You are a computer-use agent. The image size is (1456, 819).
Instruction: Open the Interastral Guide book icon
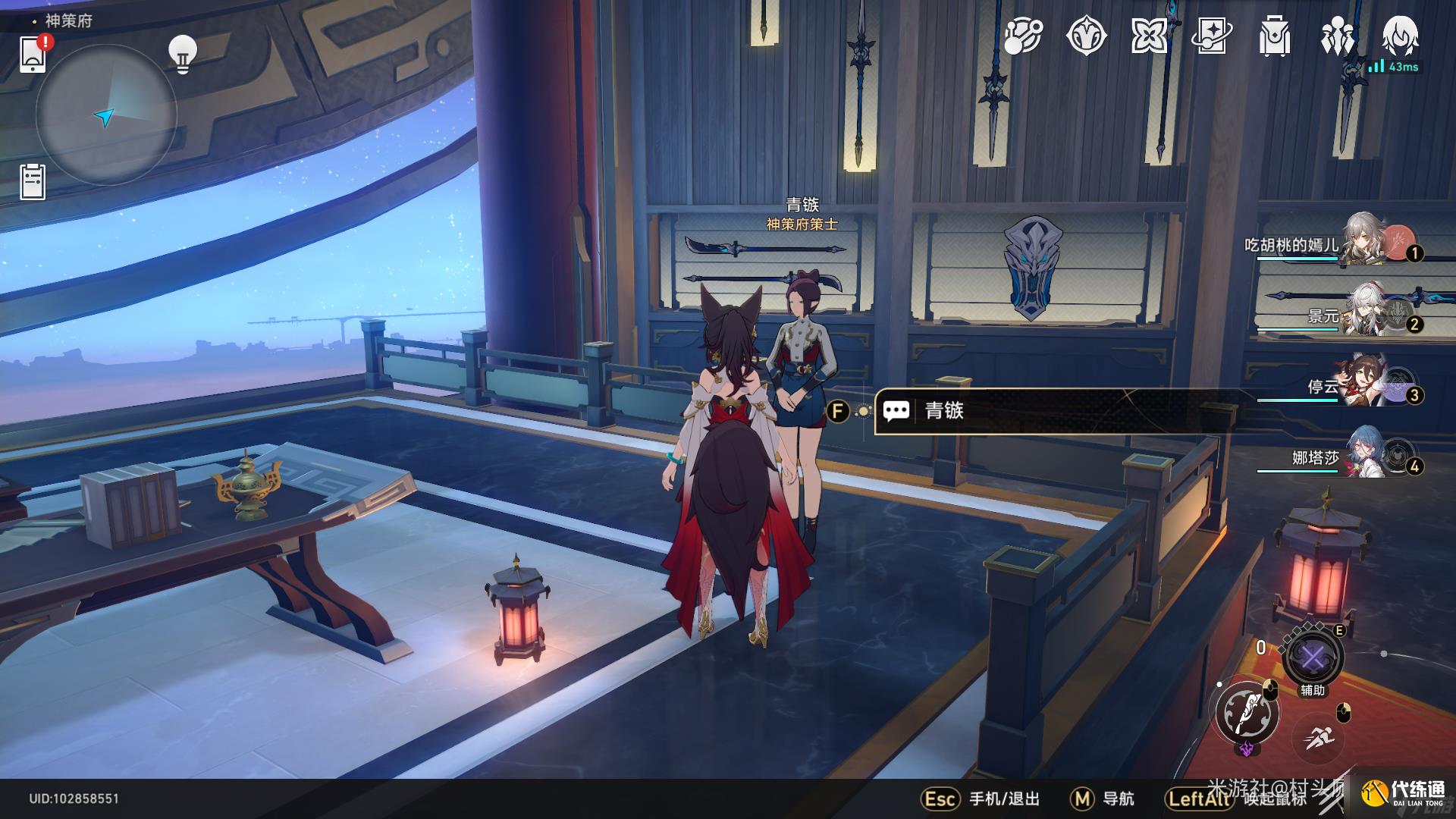coord(1211,36)
